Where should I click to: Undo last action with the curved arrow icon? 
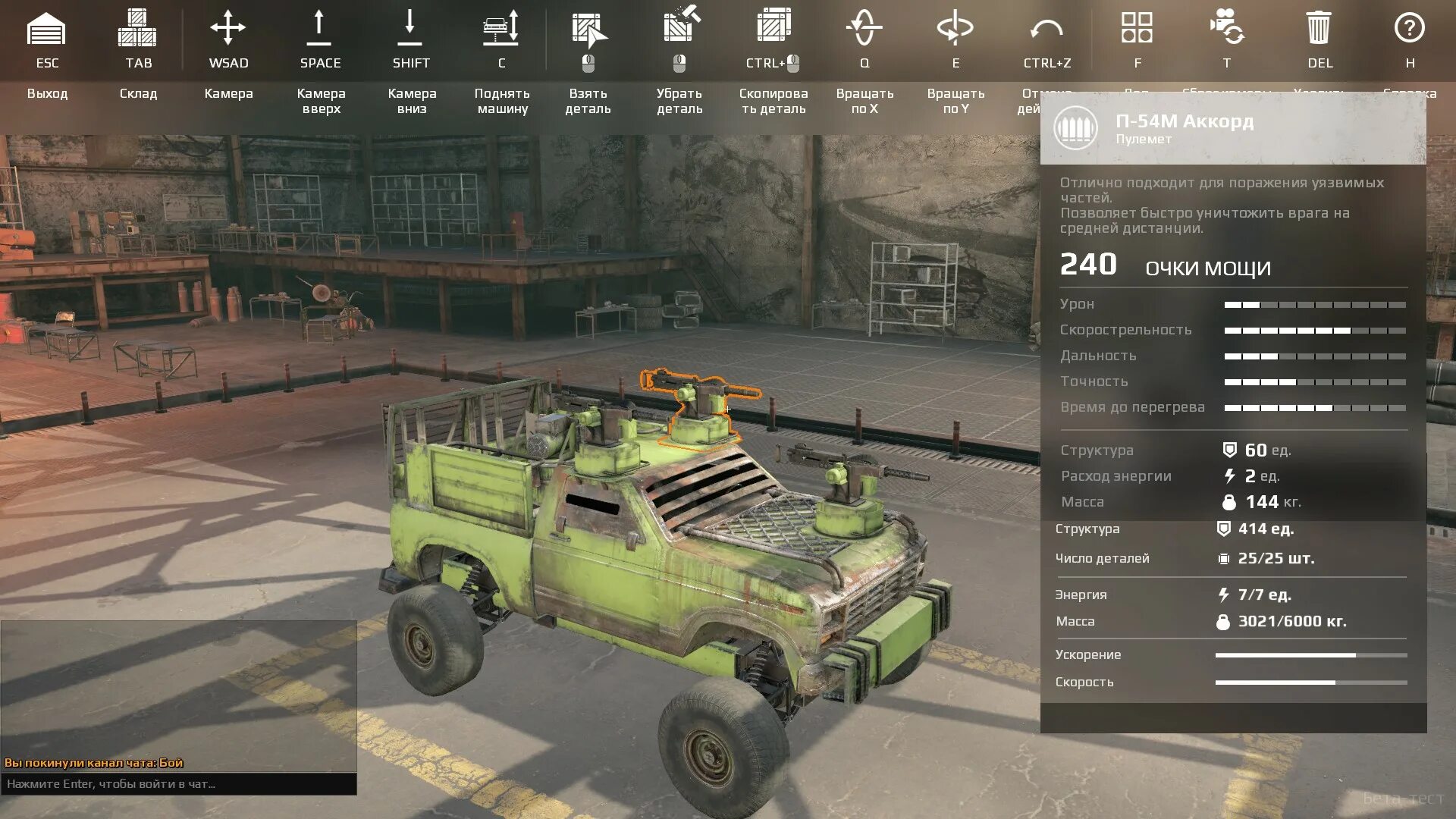(x=1046, y=30)
